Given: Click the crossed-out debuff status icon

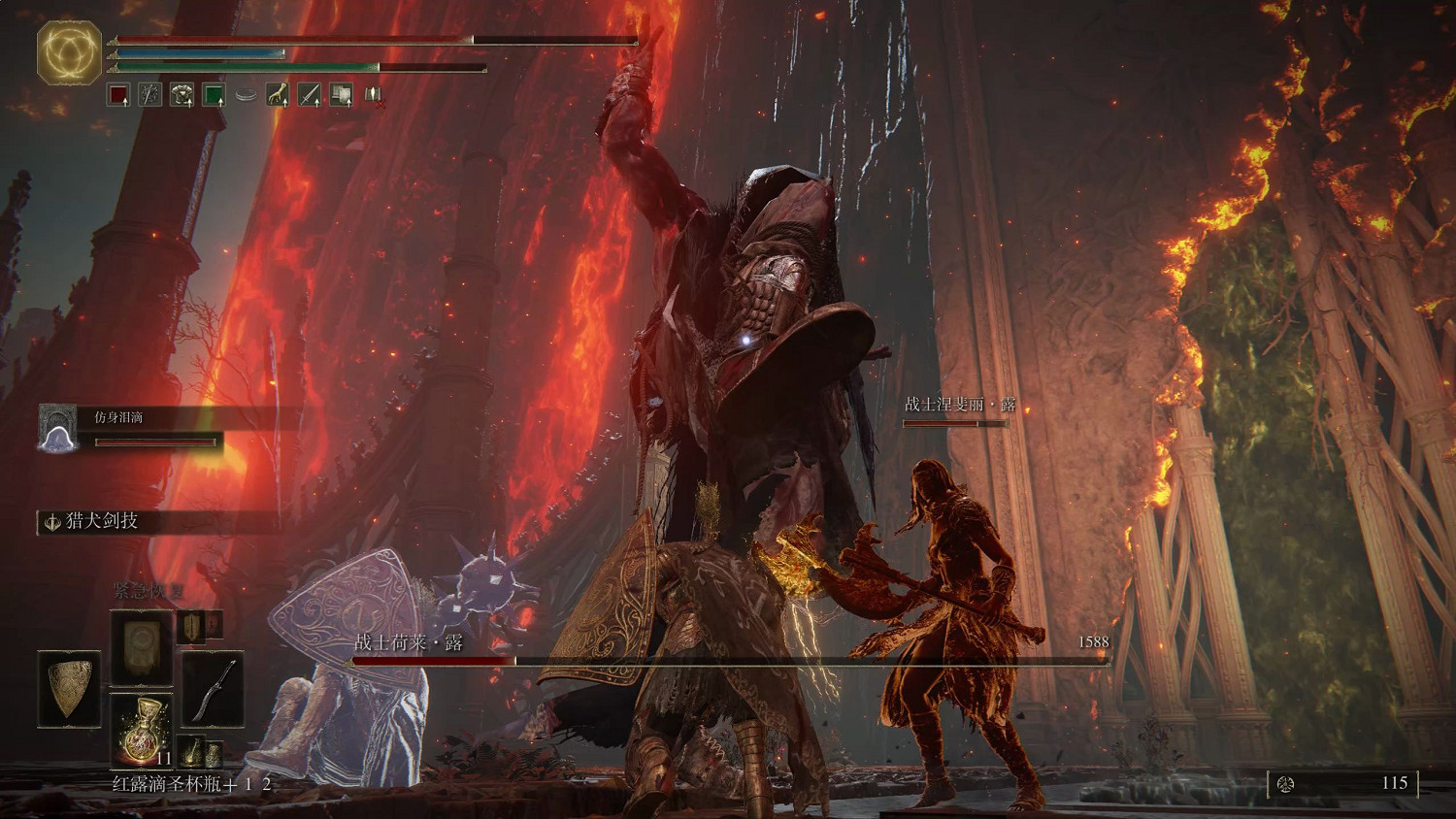Looking at the screenshot, I should 373,95.
